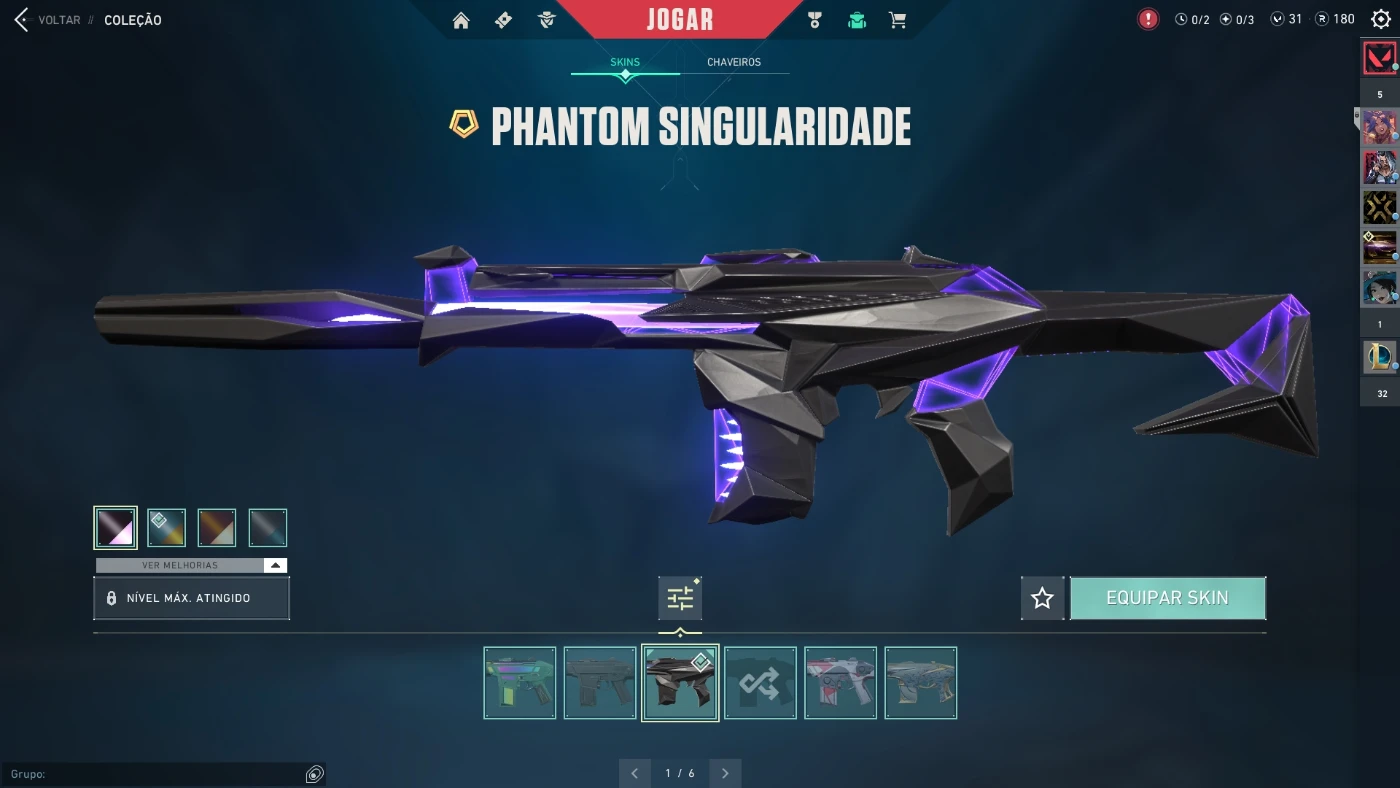This screenshot has width=1400, height=788.
Task: Choose the blue-gold skin variant swatch
Action: point(167,527)
